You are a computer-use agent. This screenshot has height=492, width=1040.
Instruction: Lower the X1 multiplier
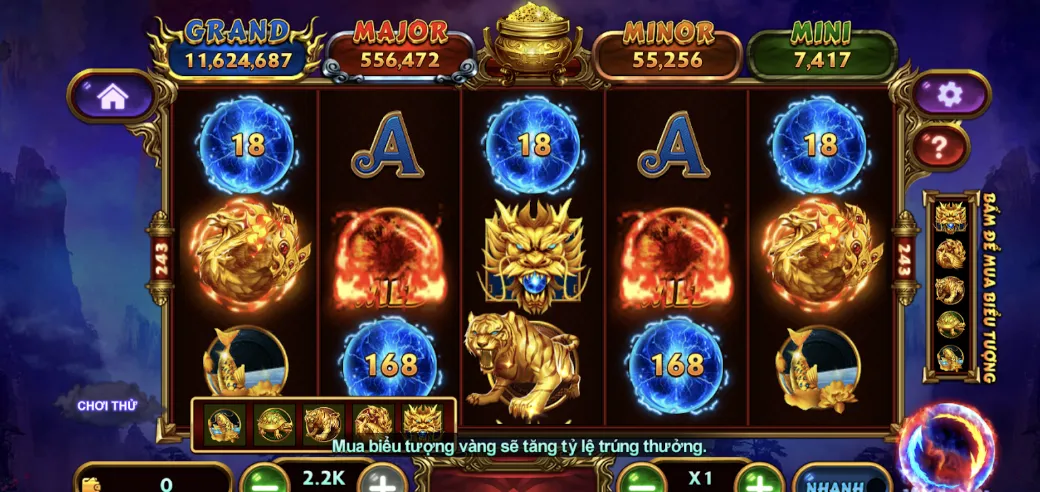click(x=640, y=480)
